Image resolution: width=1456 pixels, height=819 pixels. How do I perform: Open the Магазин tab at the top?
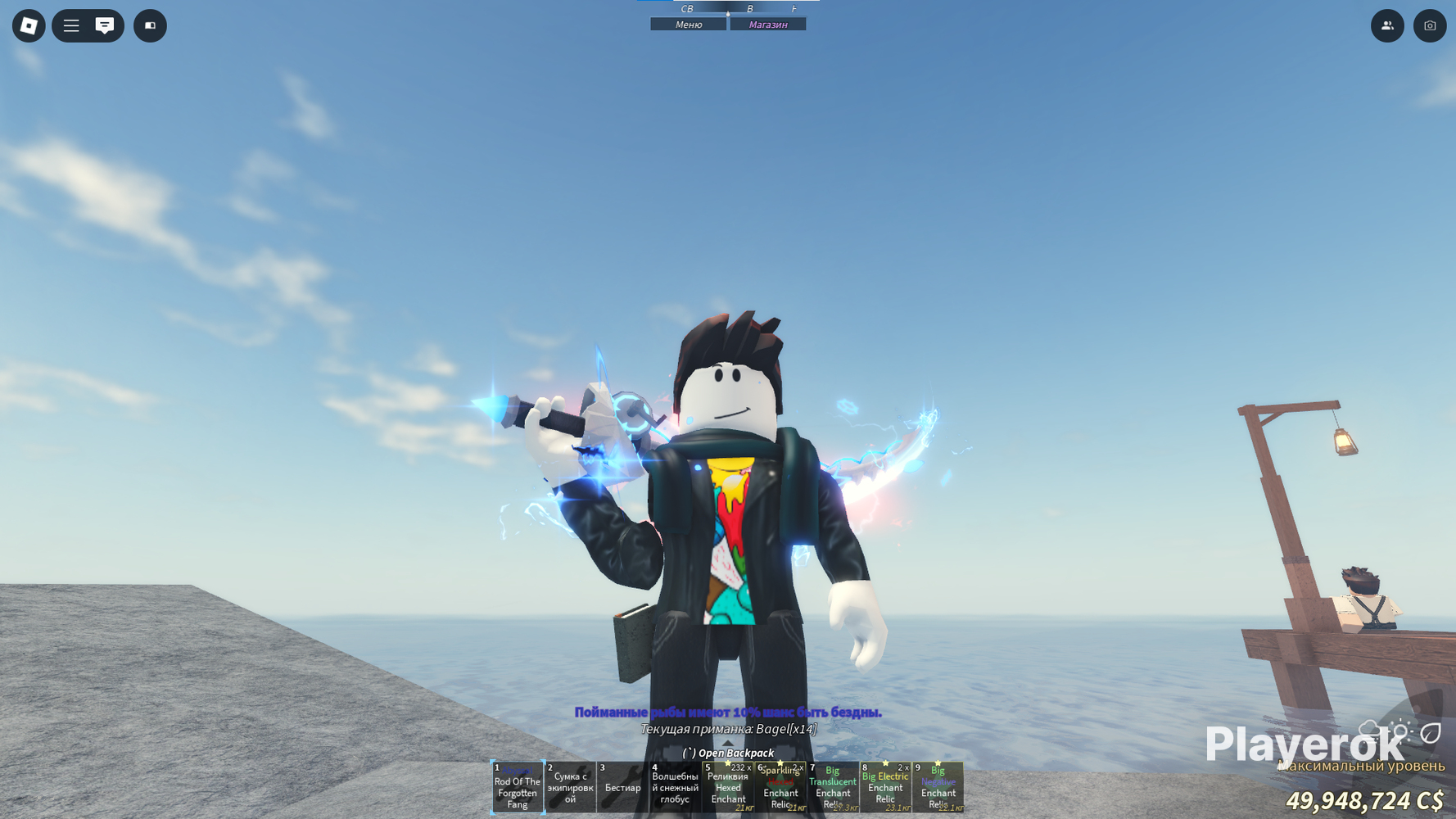[768, 24]
